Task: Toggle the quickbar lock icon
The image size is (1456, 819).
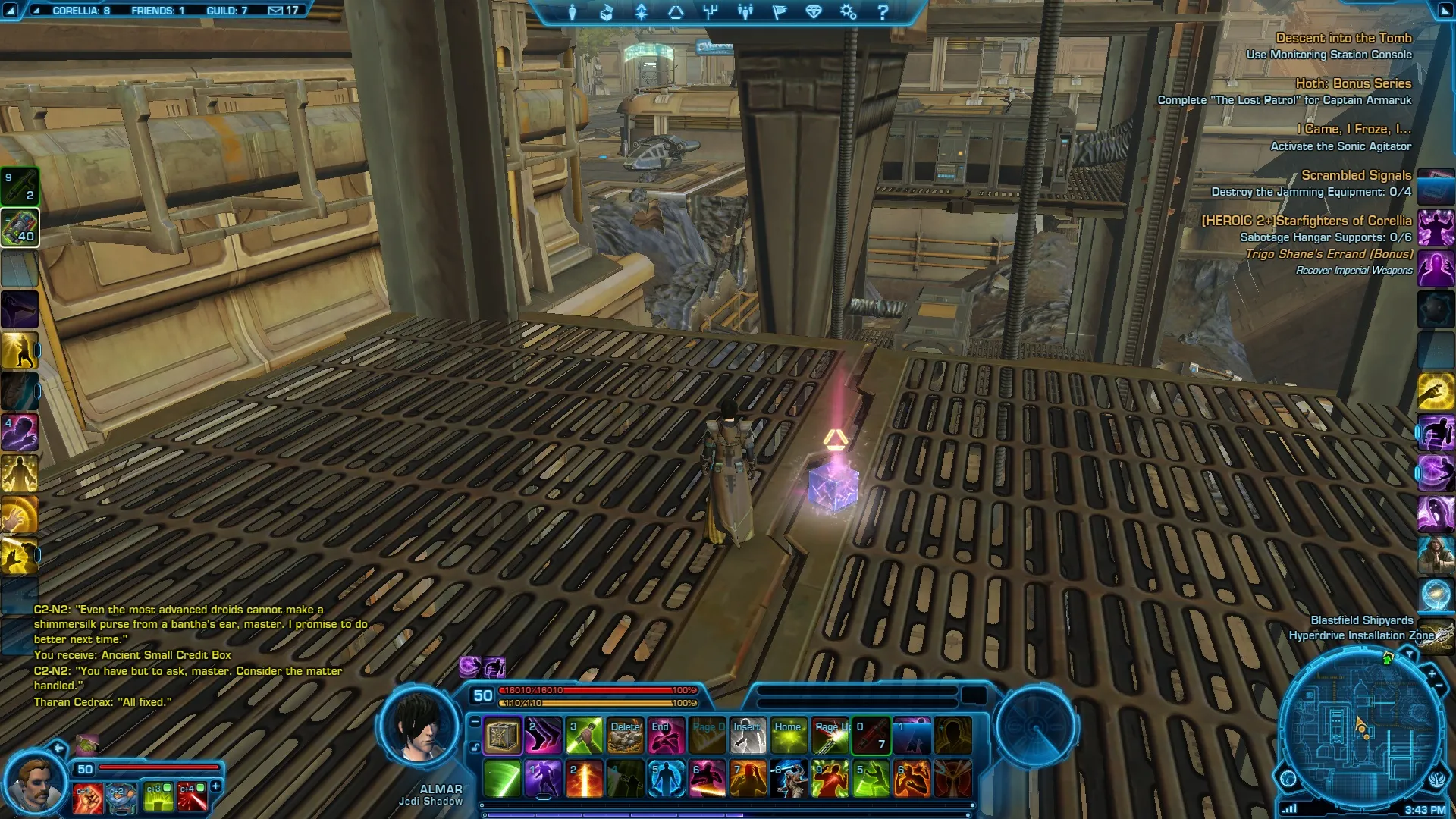Action: point(475,748)
